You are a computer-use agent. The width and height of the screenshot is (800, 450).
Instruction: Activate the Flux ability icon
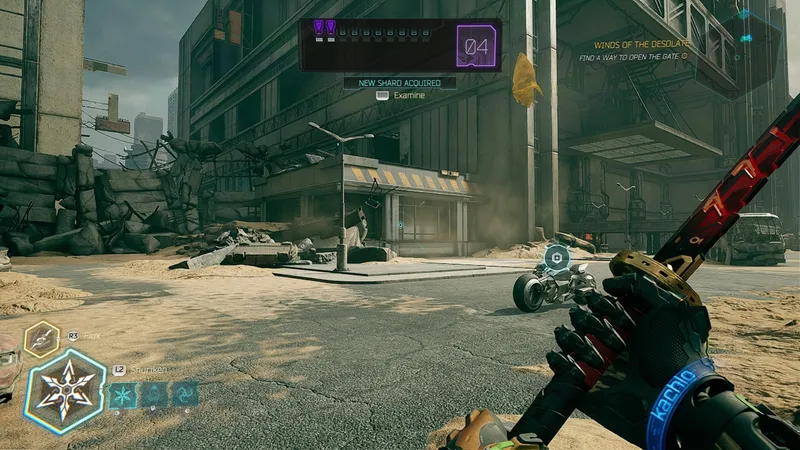pos(43,340)
